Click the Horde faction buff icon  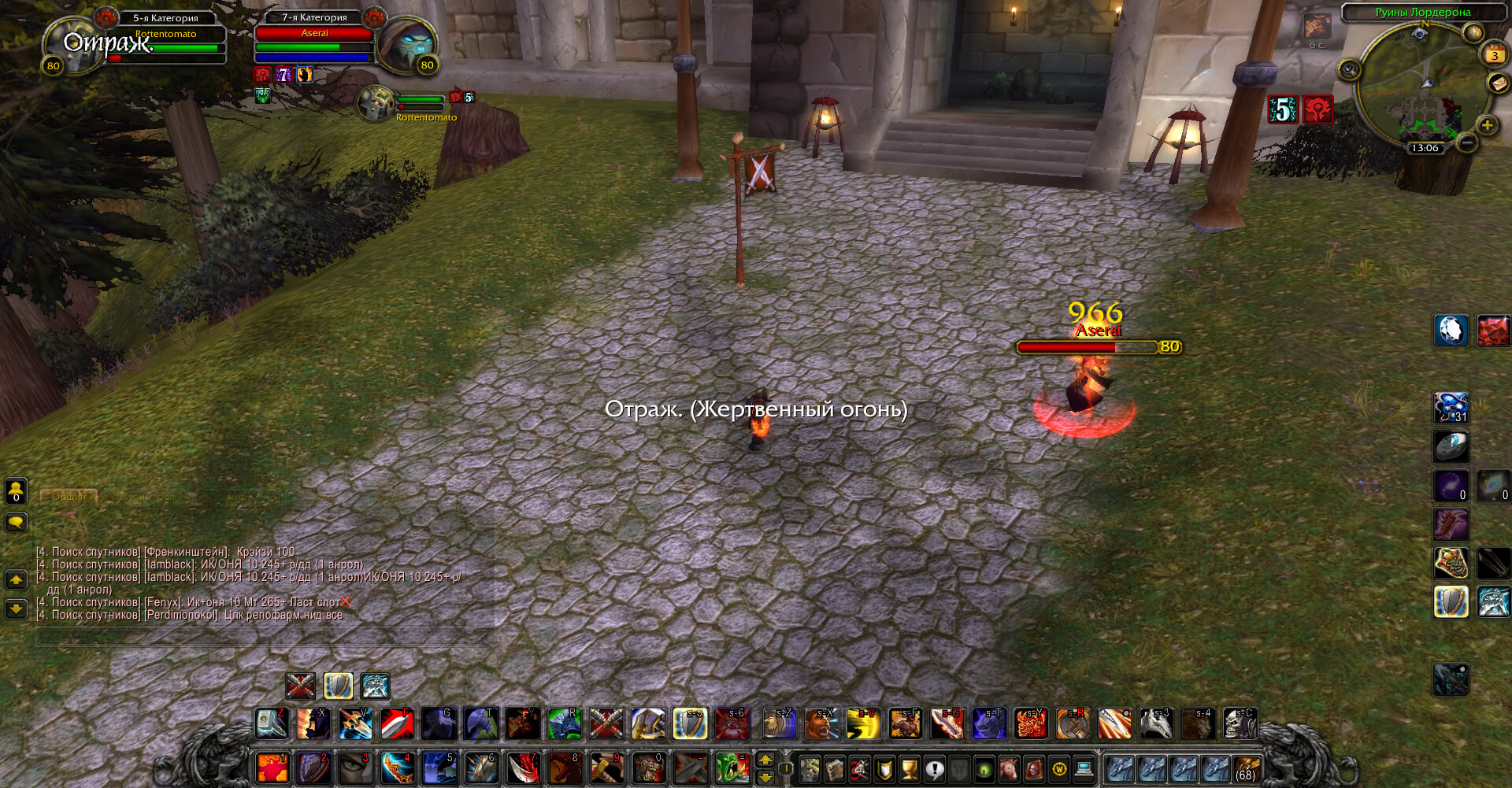(x=1317, y=109)
